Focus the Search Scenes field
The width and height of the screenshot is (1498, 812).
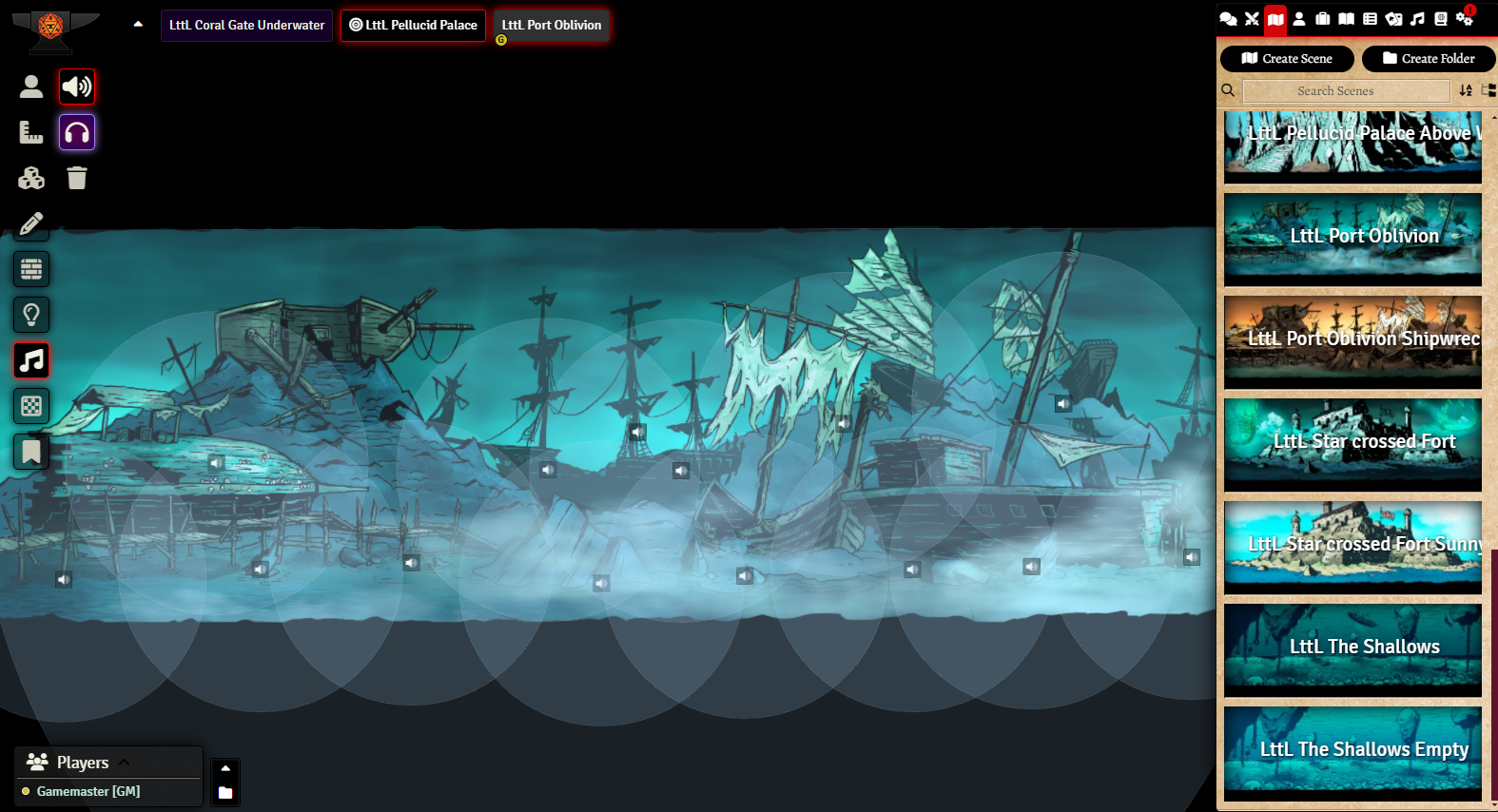pyautogui.click(x=1346, y=91)
